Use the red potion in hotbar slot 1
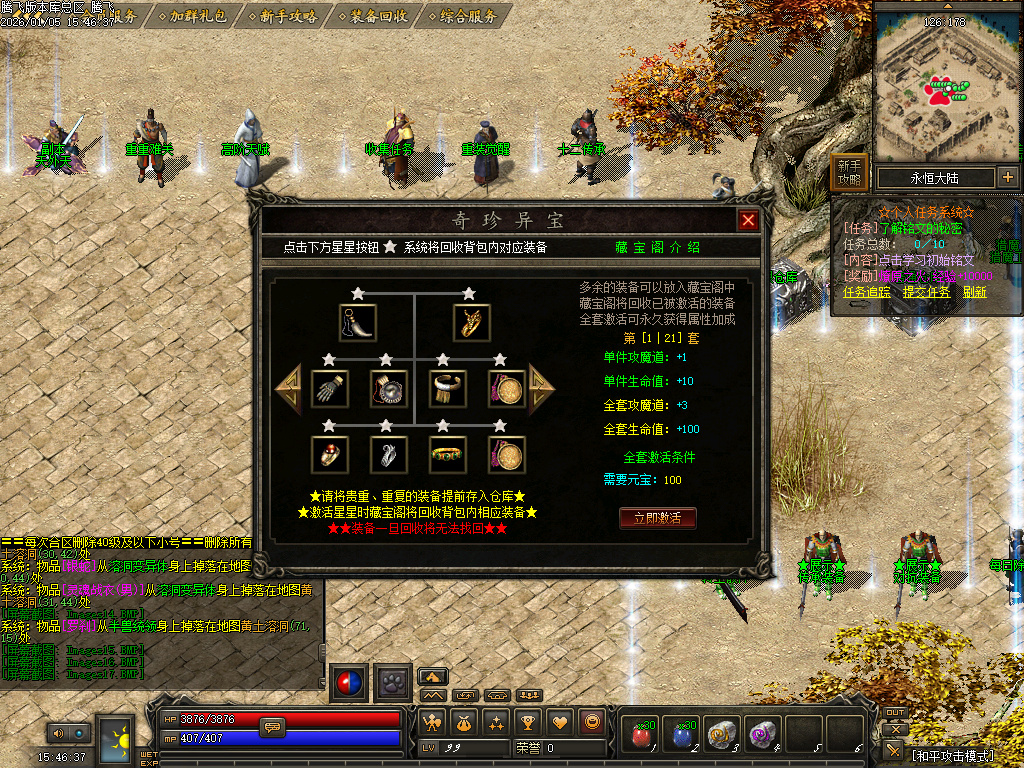Viewport: 1024px width, 768px height. pos(642,735)
